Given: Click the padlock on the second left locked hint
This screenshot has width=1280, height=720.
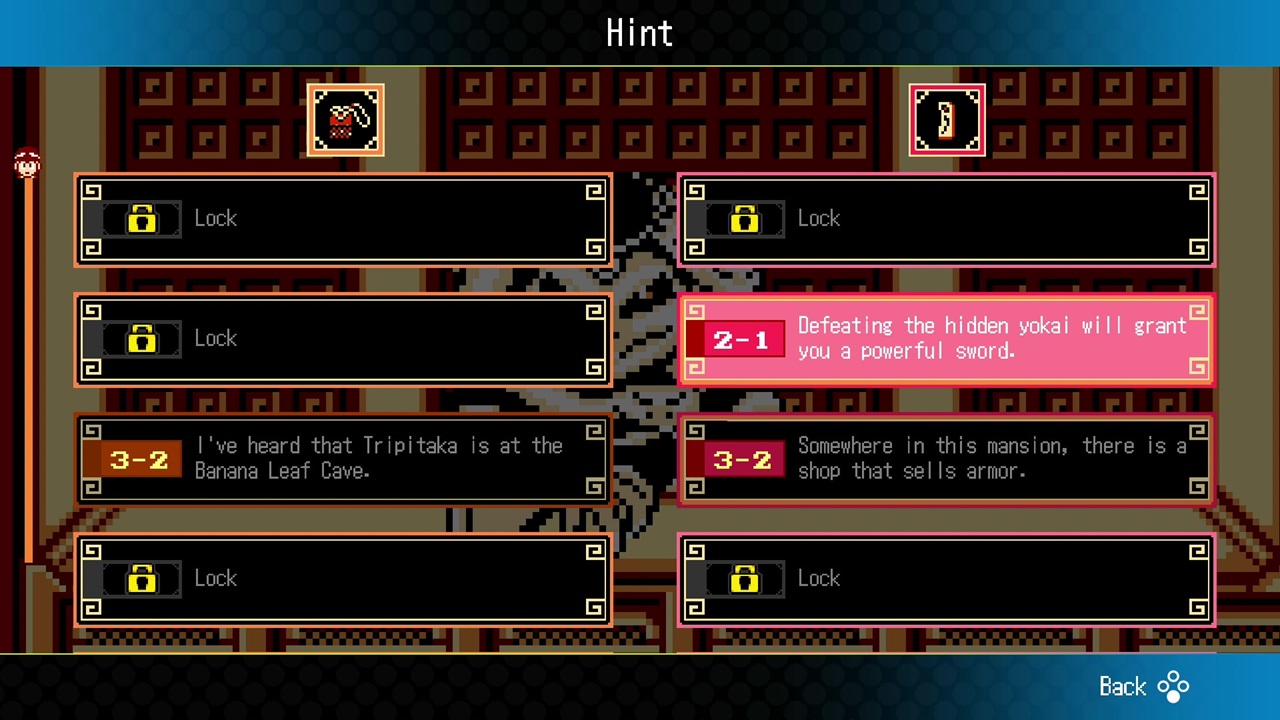Looking at the screenshot, I should point(141,339).
